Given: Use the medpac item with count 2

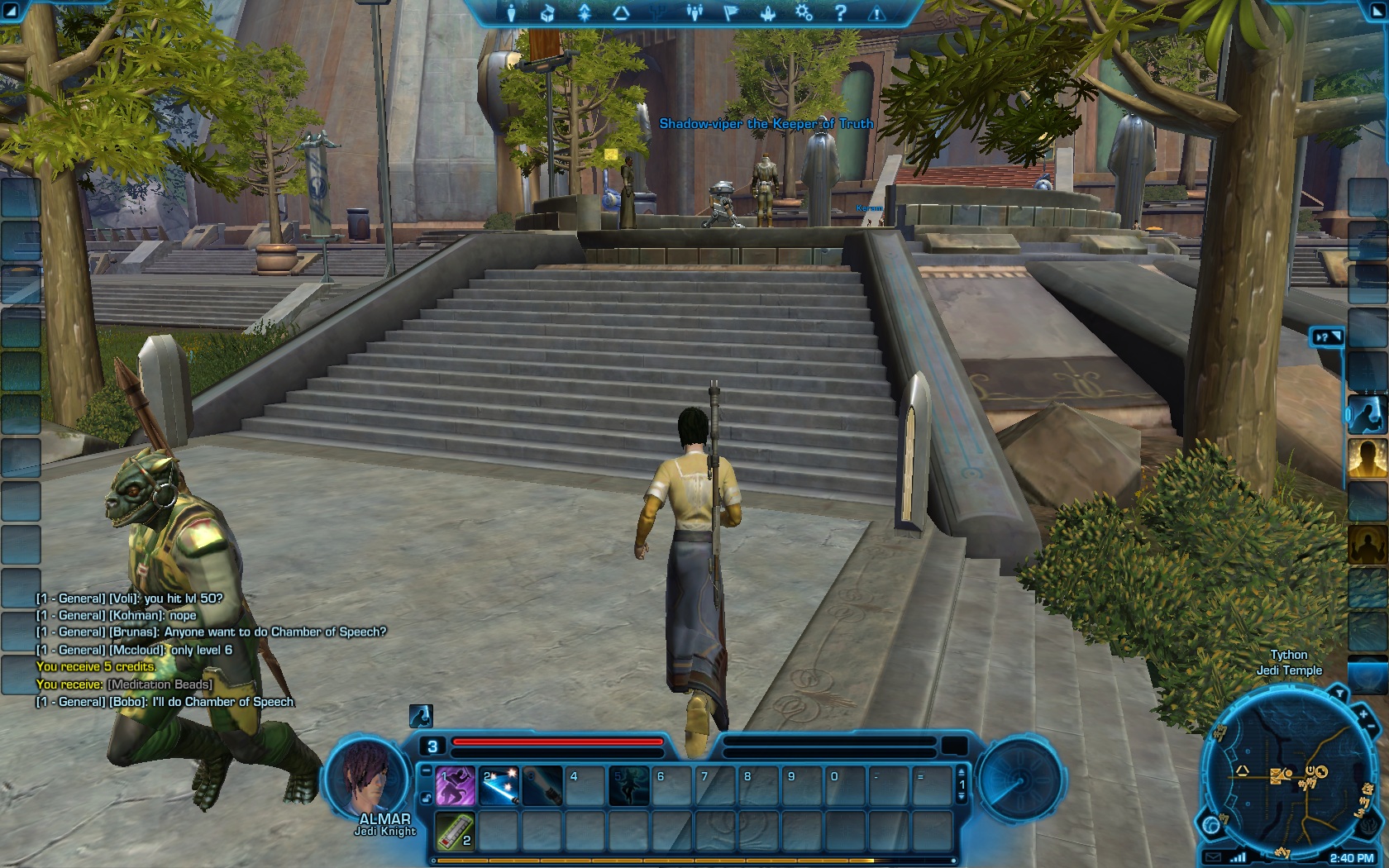Looking at the screenshot, I should [456, 830].
